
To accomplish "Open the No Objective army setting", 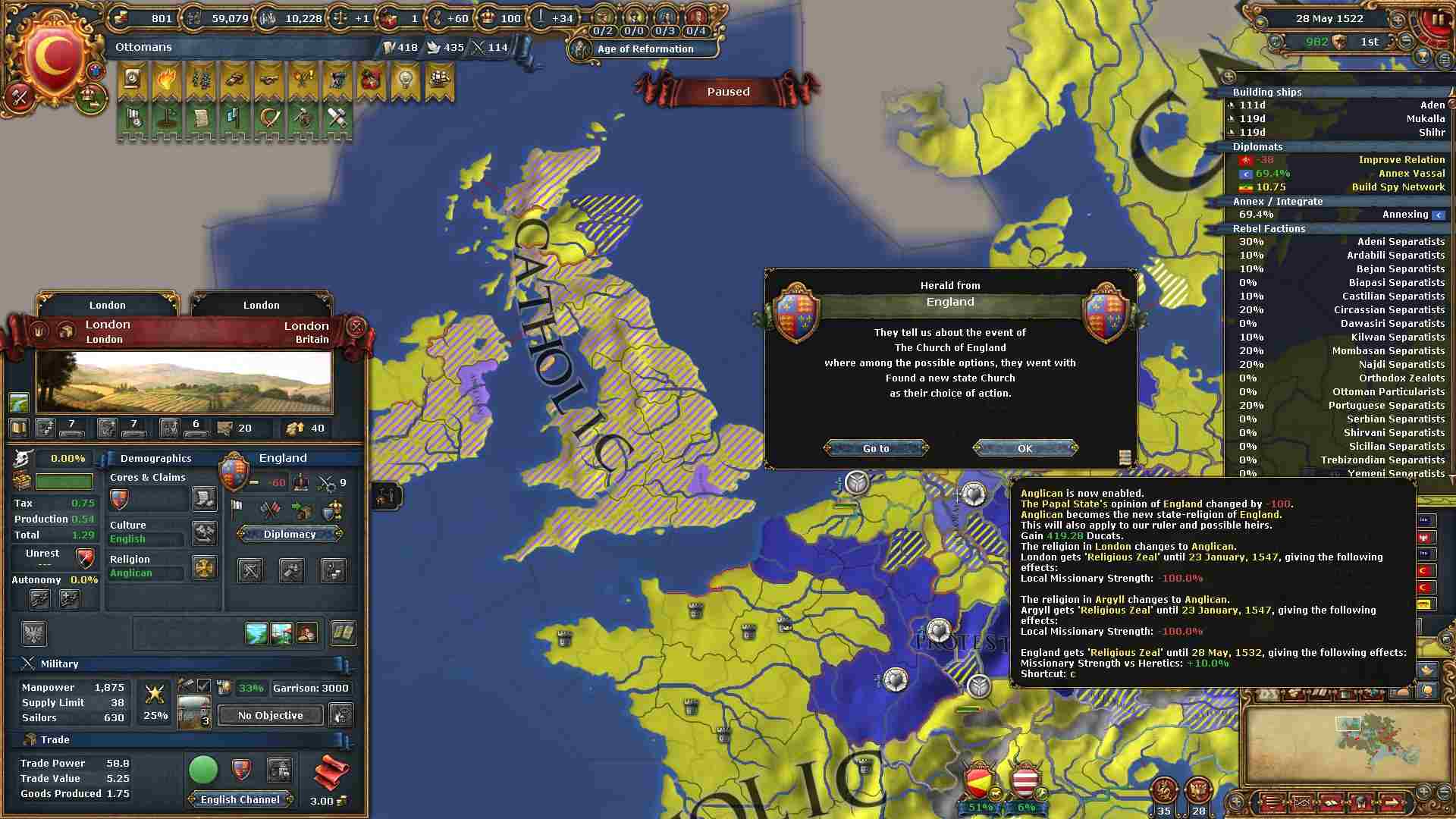I will coord(270,715).
